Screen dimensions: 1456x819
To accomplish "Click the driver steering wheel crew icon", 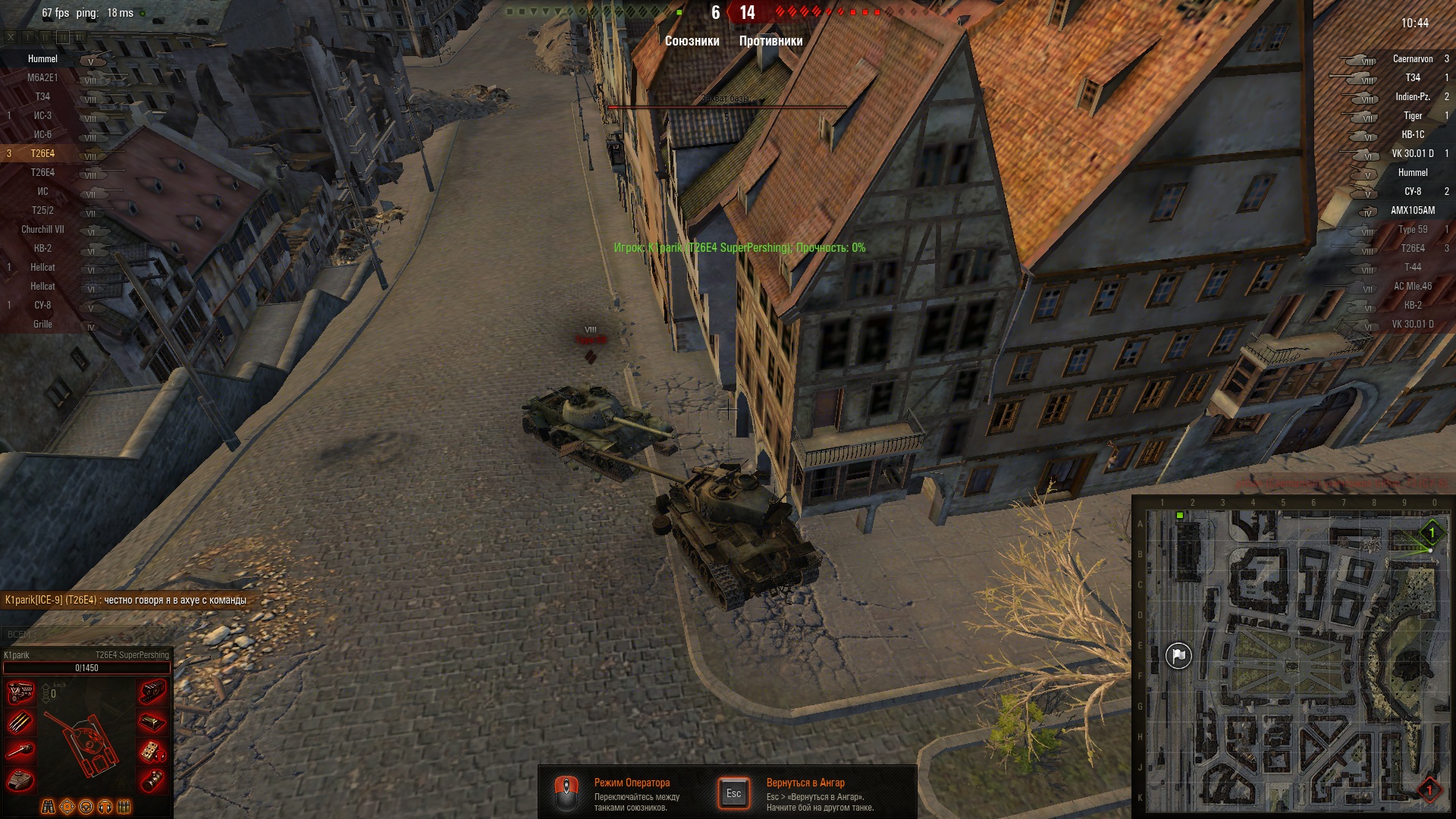I will (86, 807).
